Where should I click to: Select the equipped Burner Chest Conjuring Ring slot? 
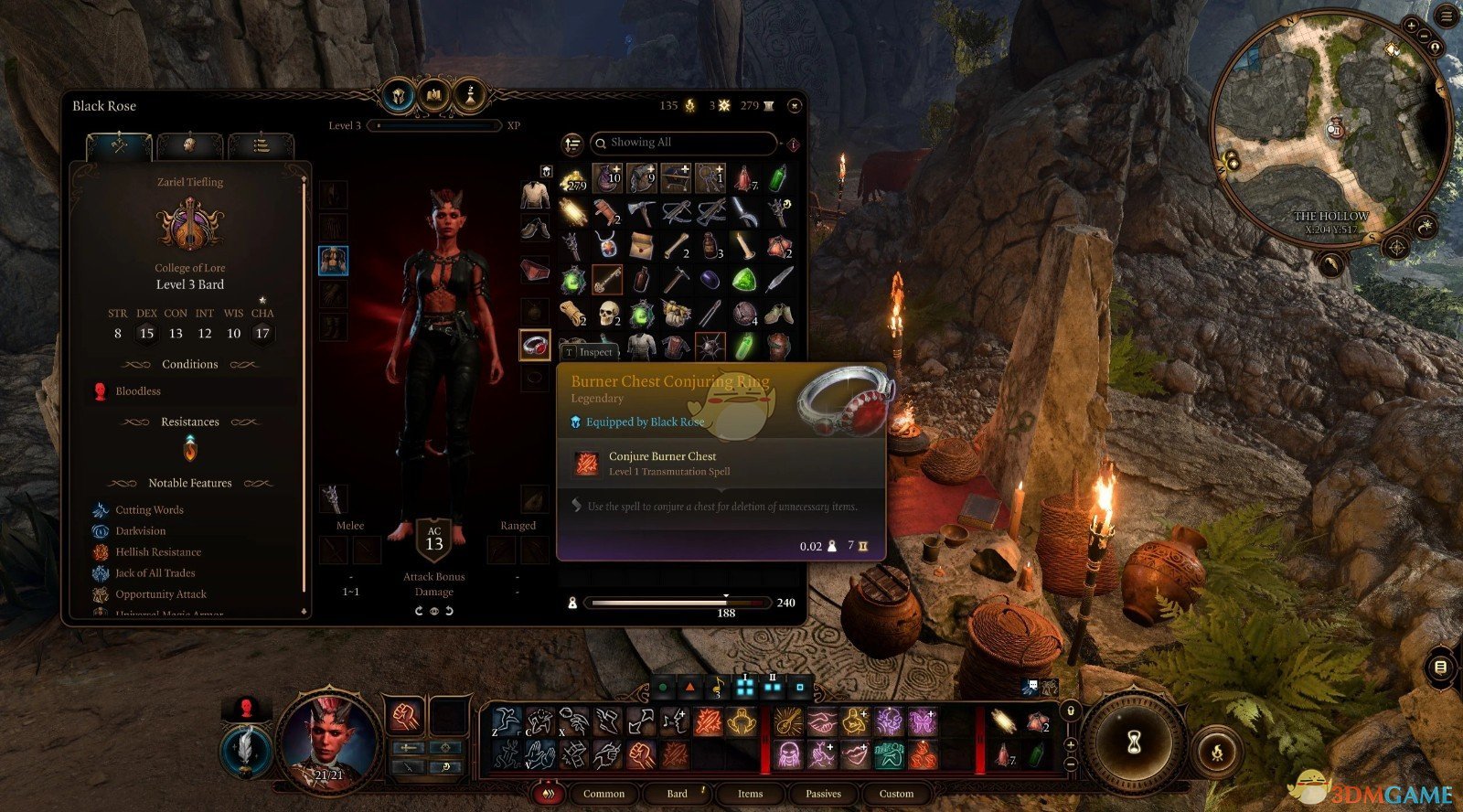pyautogui.click(x=535, y=345)
